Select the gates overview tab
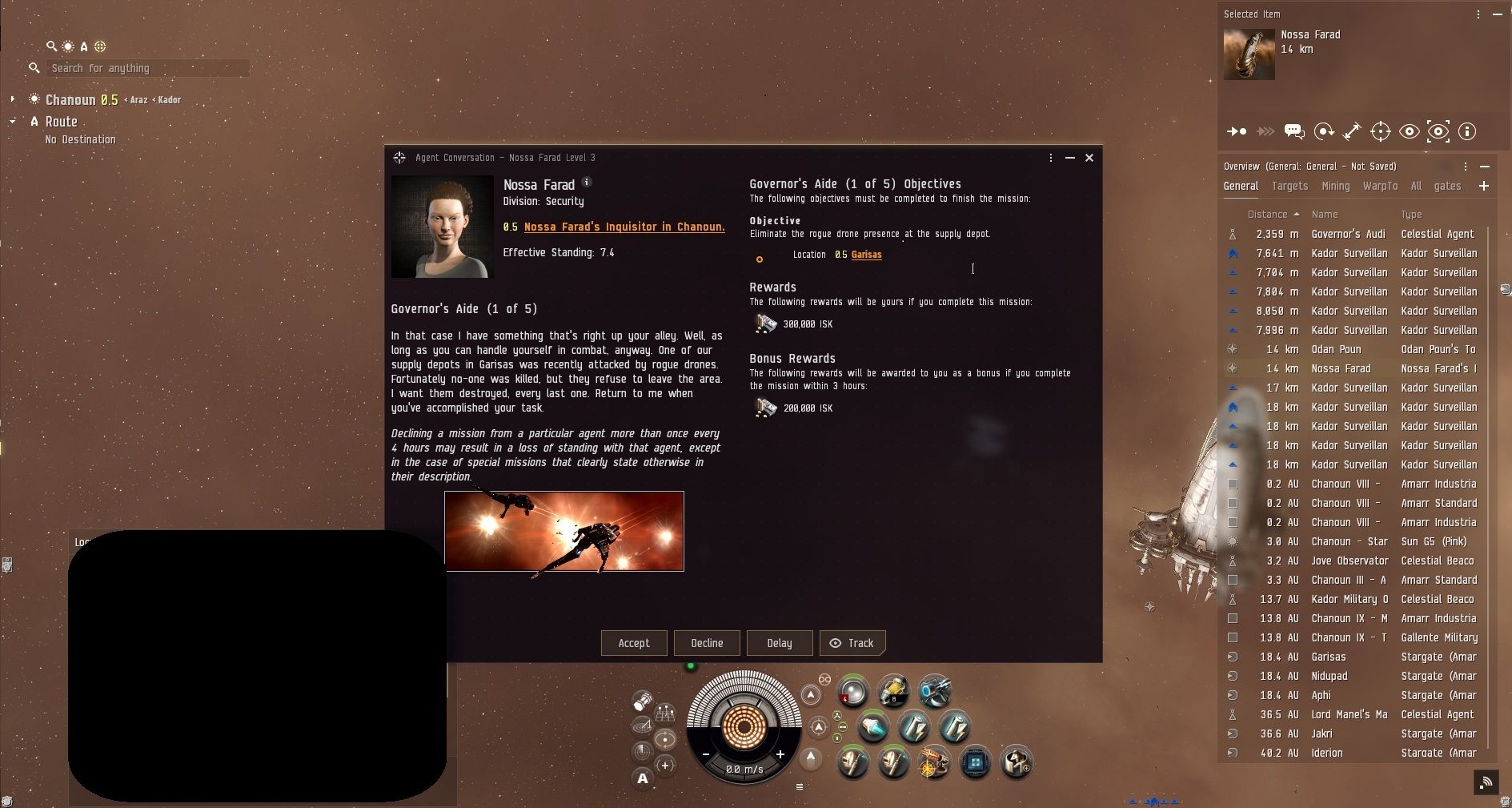1512x808 pixels. point(1447,186)
